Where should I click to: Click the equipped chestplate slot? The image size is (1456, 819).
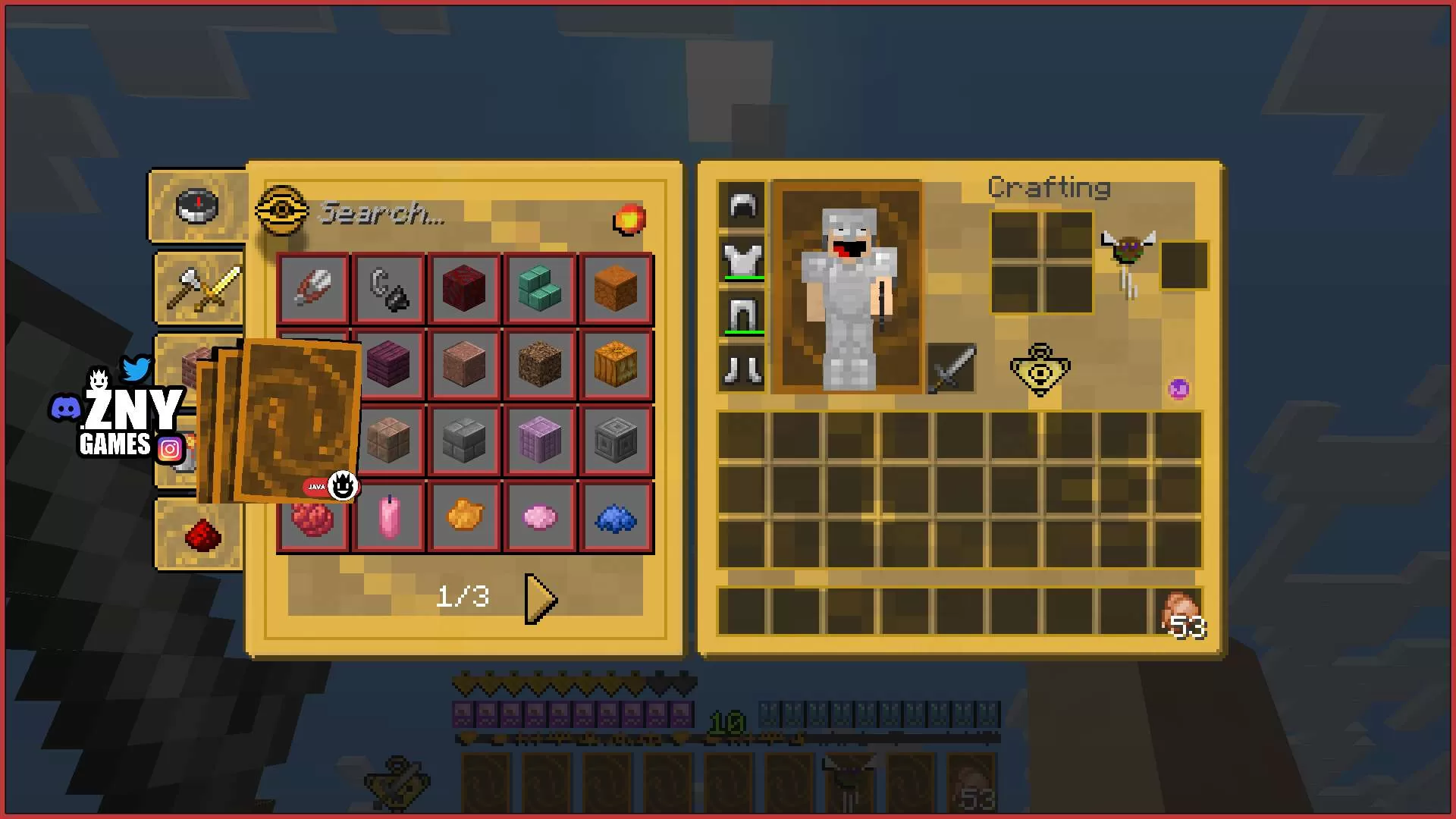742,260
